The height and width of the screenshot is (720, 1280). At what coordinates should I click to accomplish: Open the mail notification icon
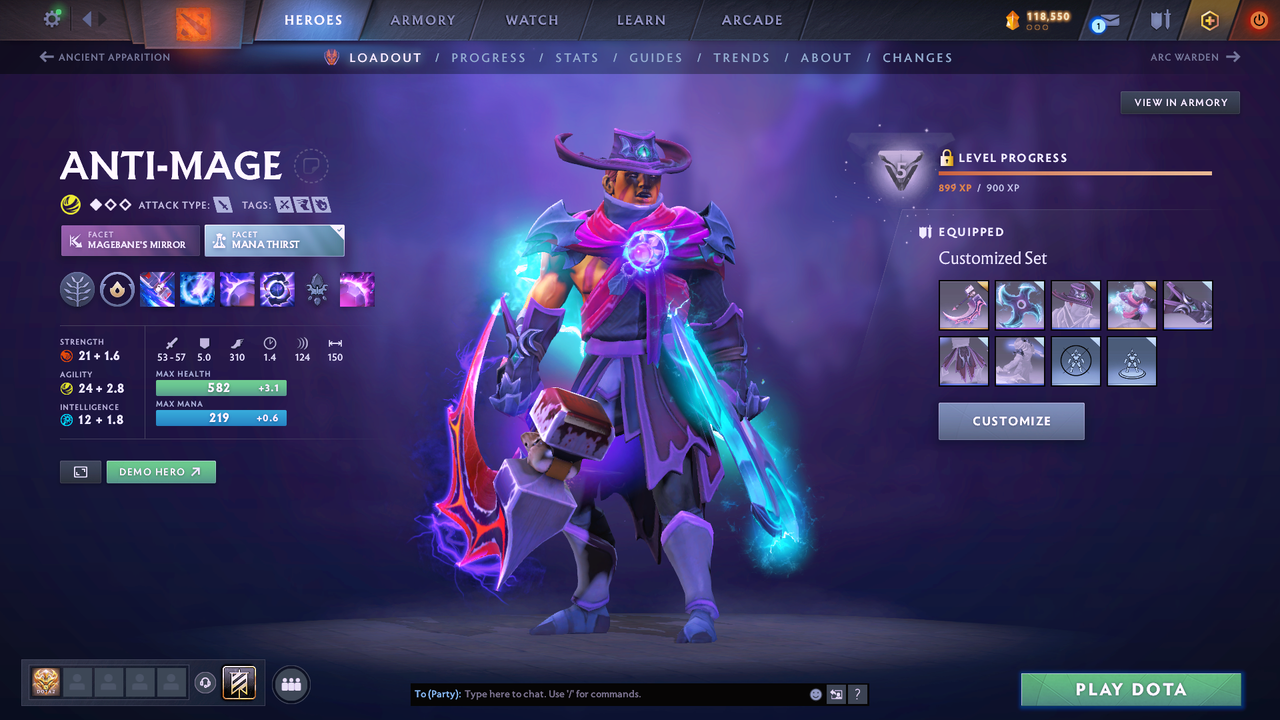pos(1104,20)
